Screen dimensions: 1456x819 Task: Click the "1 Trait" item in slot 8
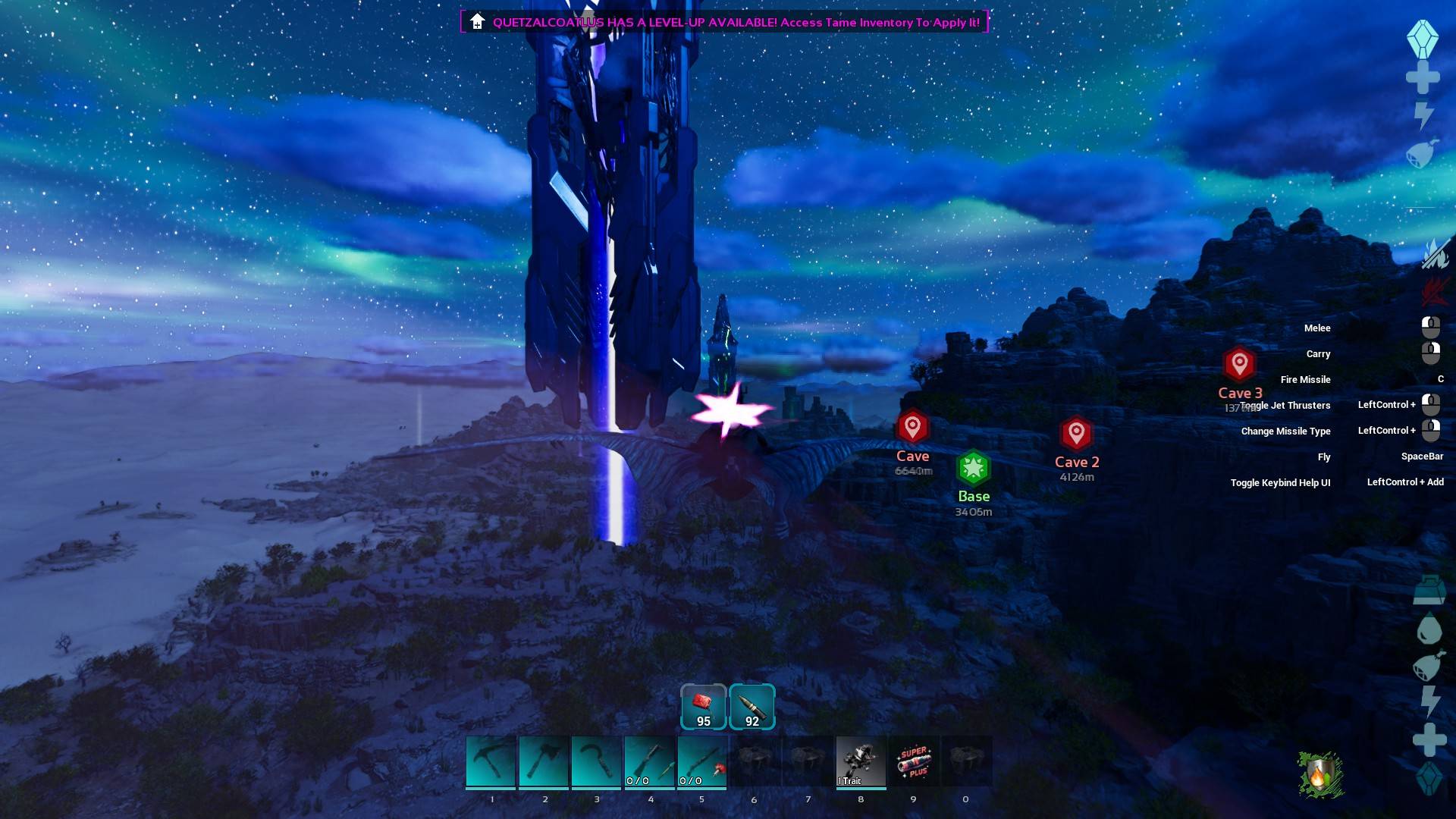(861, 761)
